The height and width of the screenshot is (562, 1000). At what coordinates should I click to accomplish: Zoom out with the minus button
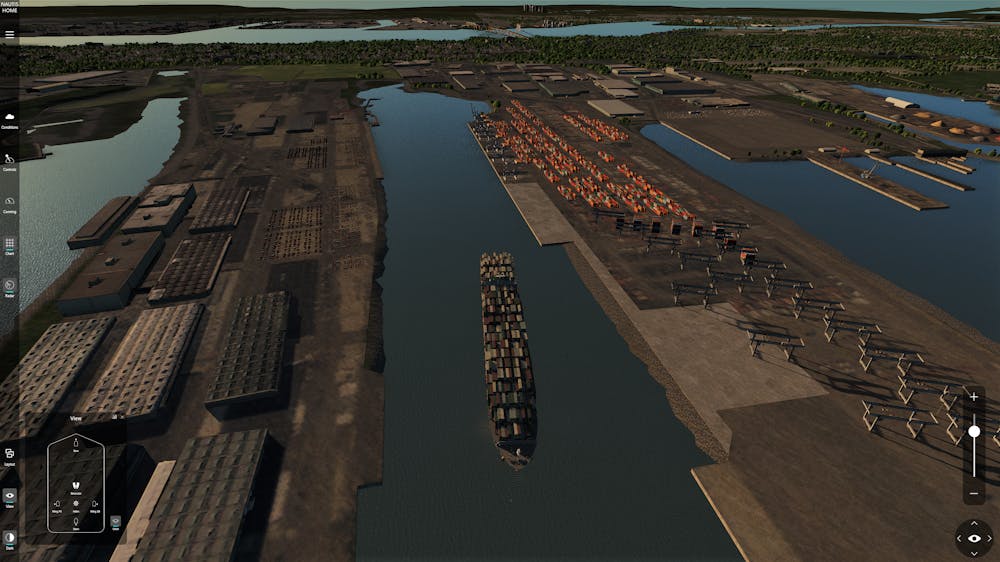[x=974, y=493]
